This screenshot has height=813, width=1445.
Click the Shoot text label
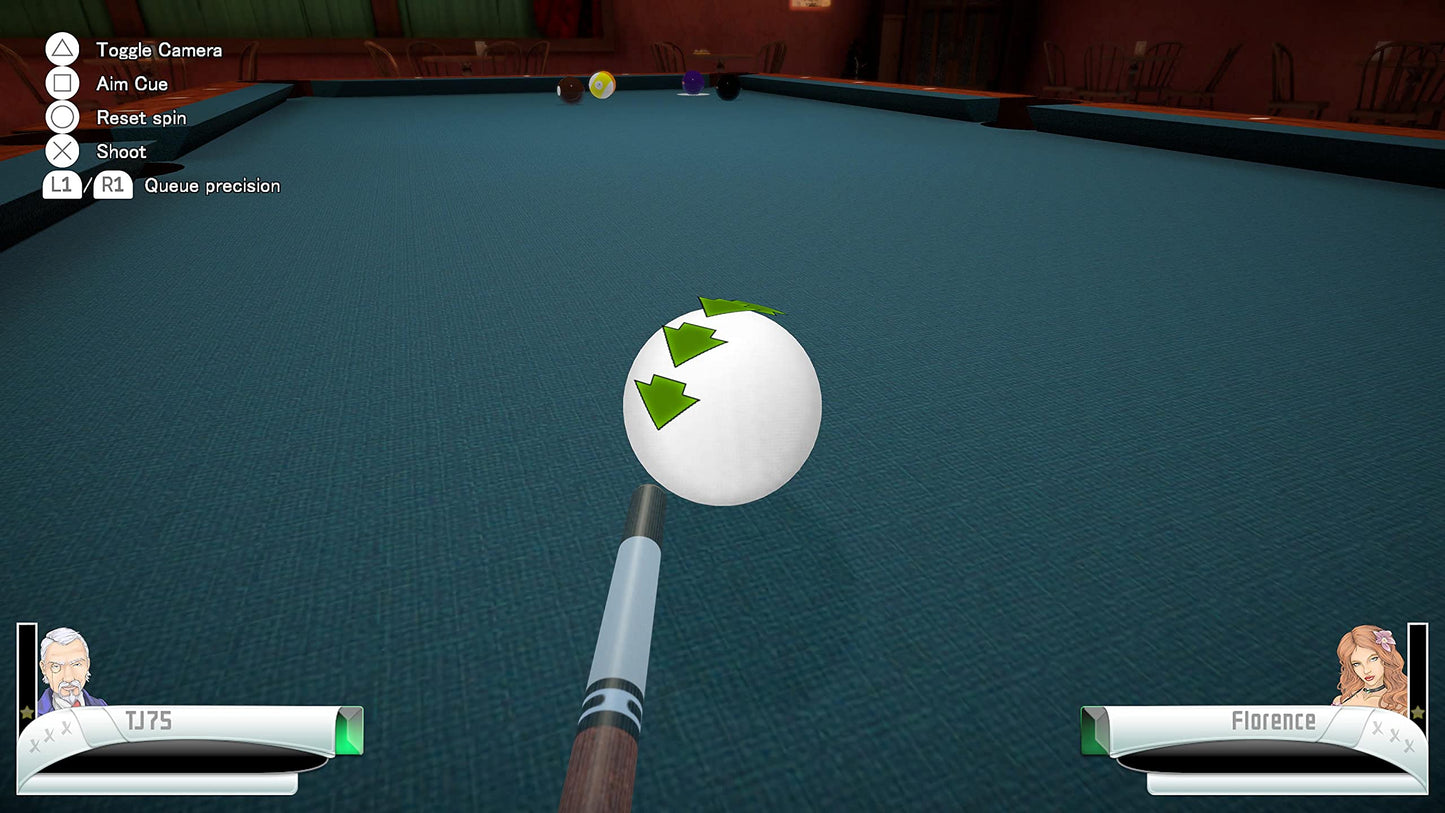click(x=120, y=151)
